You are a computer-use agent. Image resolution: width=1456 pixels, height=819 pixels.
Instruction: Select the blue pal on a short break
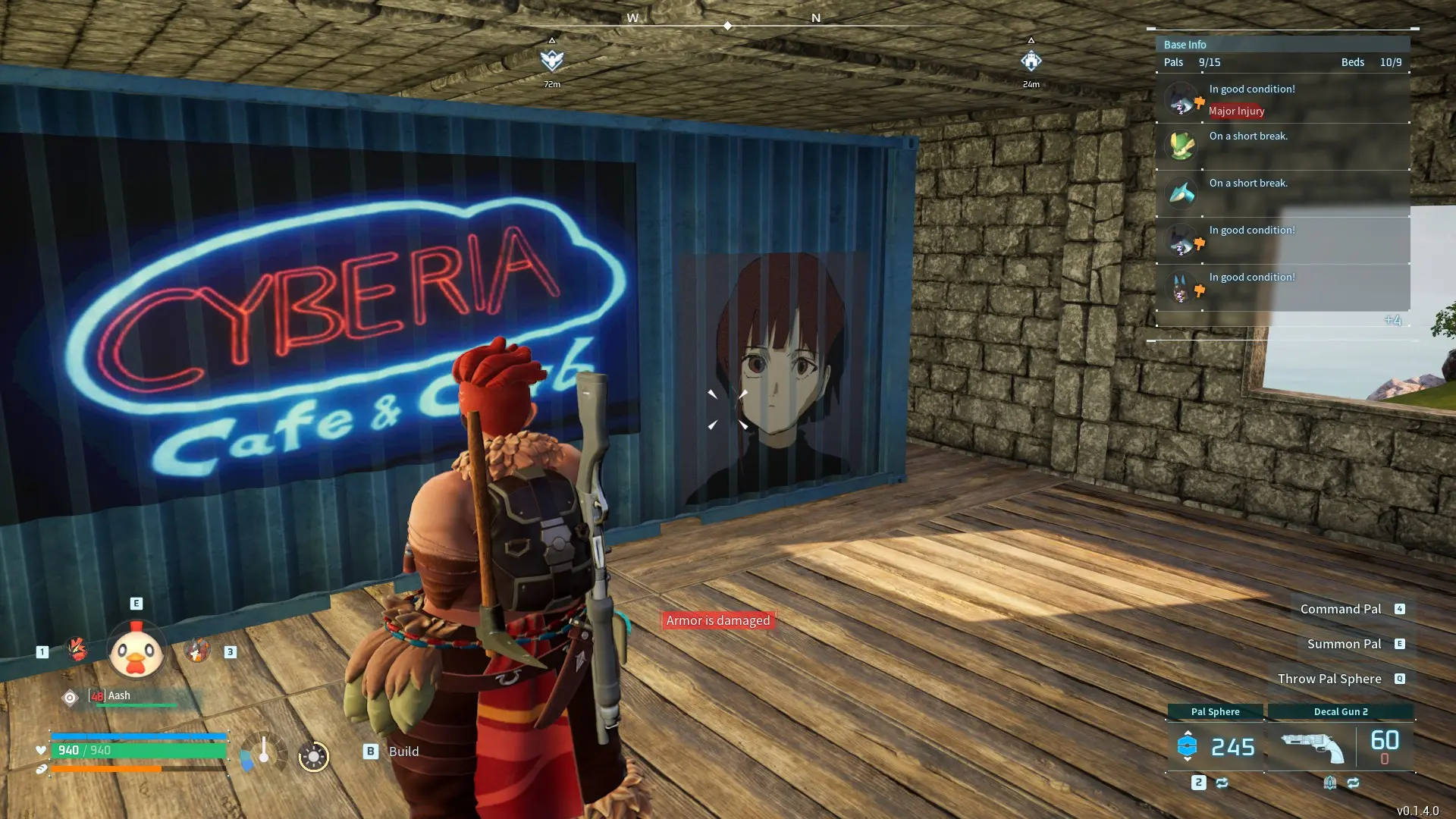[x=1181, y=193]
